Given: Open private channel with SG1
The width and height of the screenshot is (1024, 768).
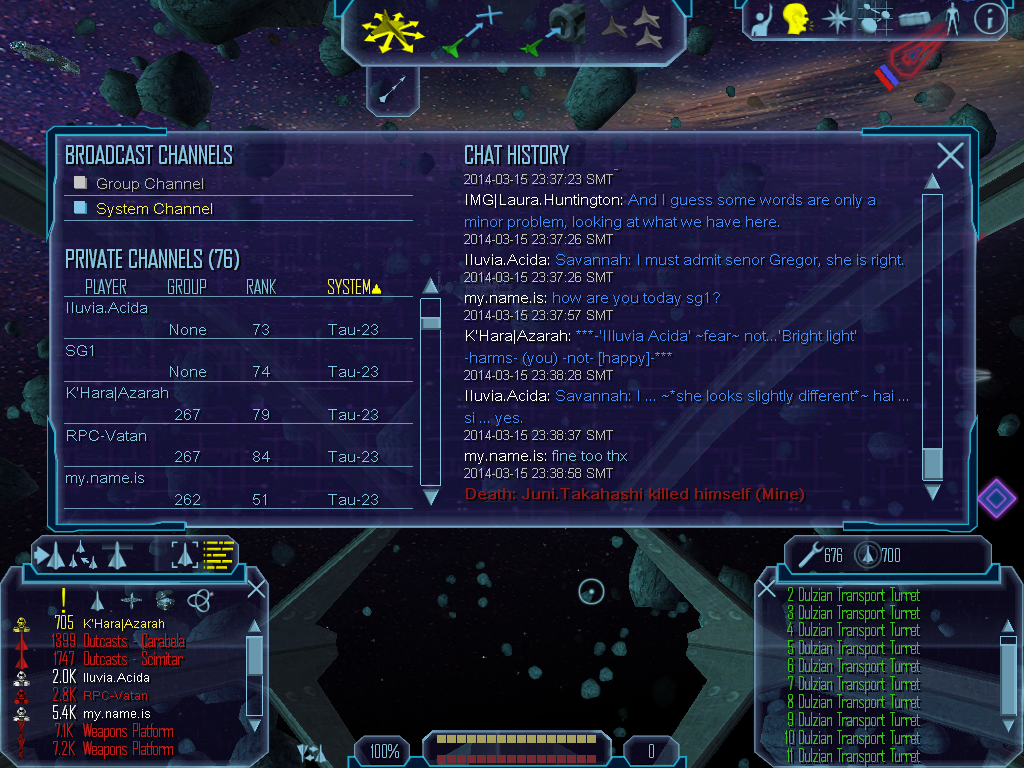Looking at the screenshot, I should [80, 351].
